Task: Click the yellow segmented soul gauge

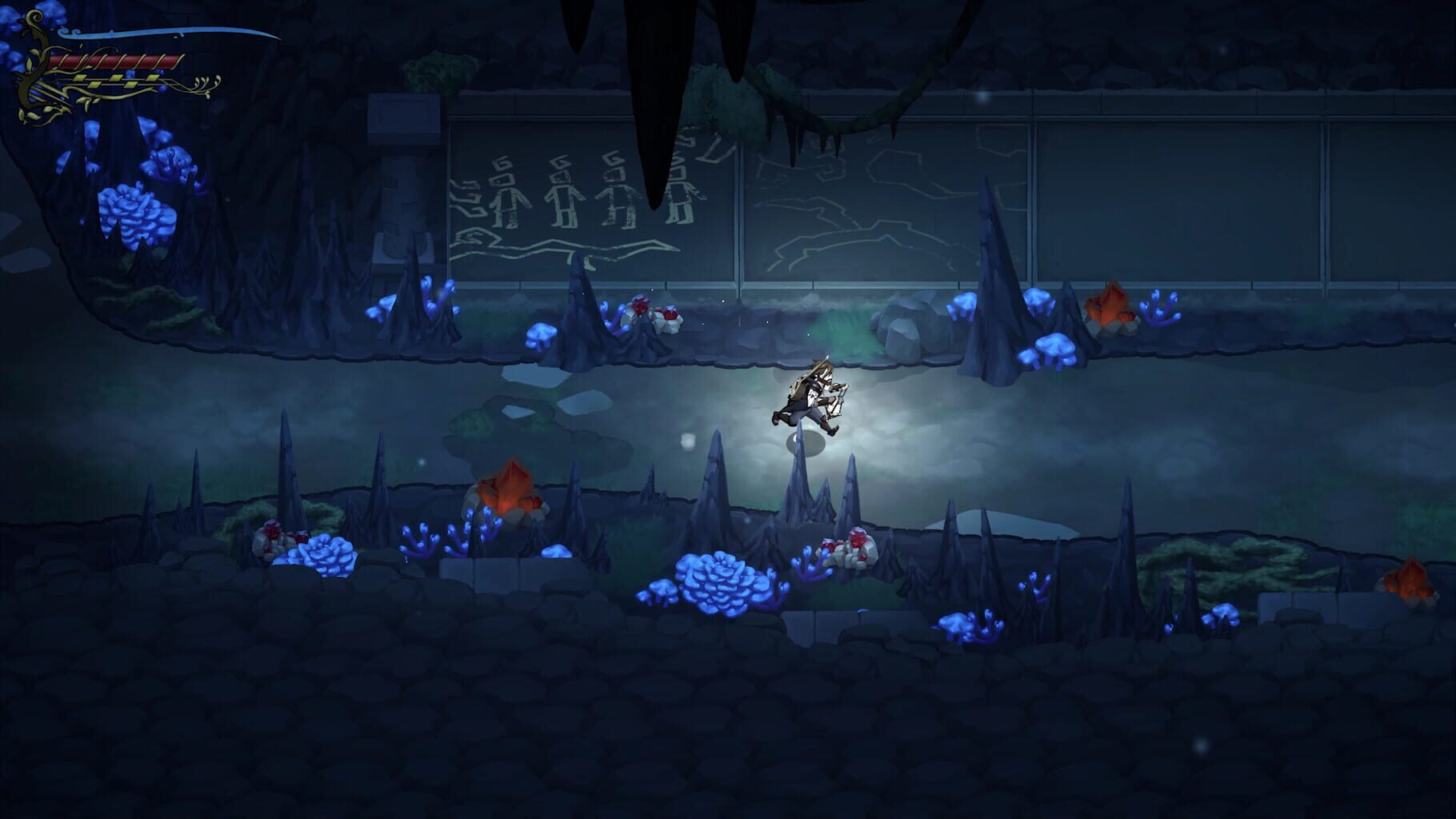Action: point(116,80)
